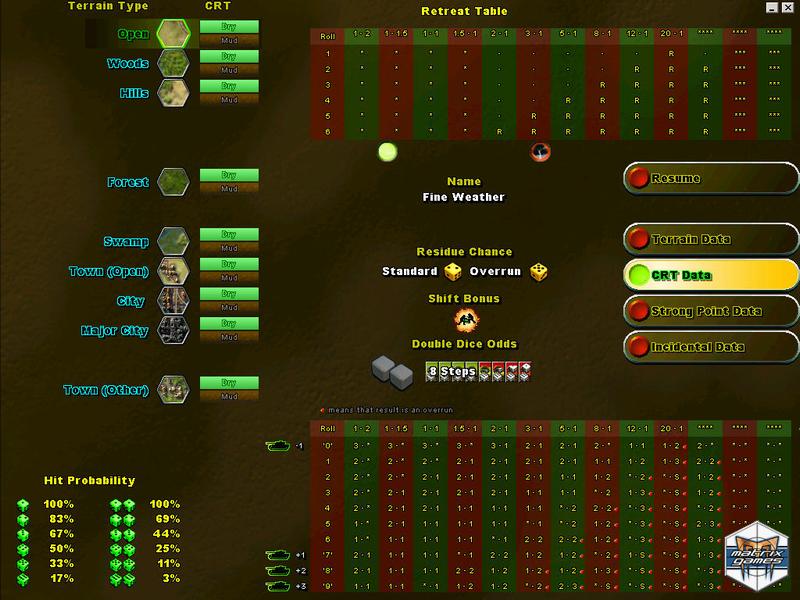Viewport: 800px width, 600px height.
Task: Close the game window
Action: pyautogui.click(x=788, y=7)
